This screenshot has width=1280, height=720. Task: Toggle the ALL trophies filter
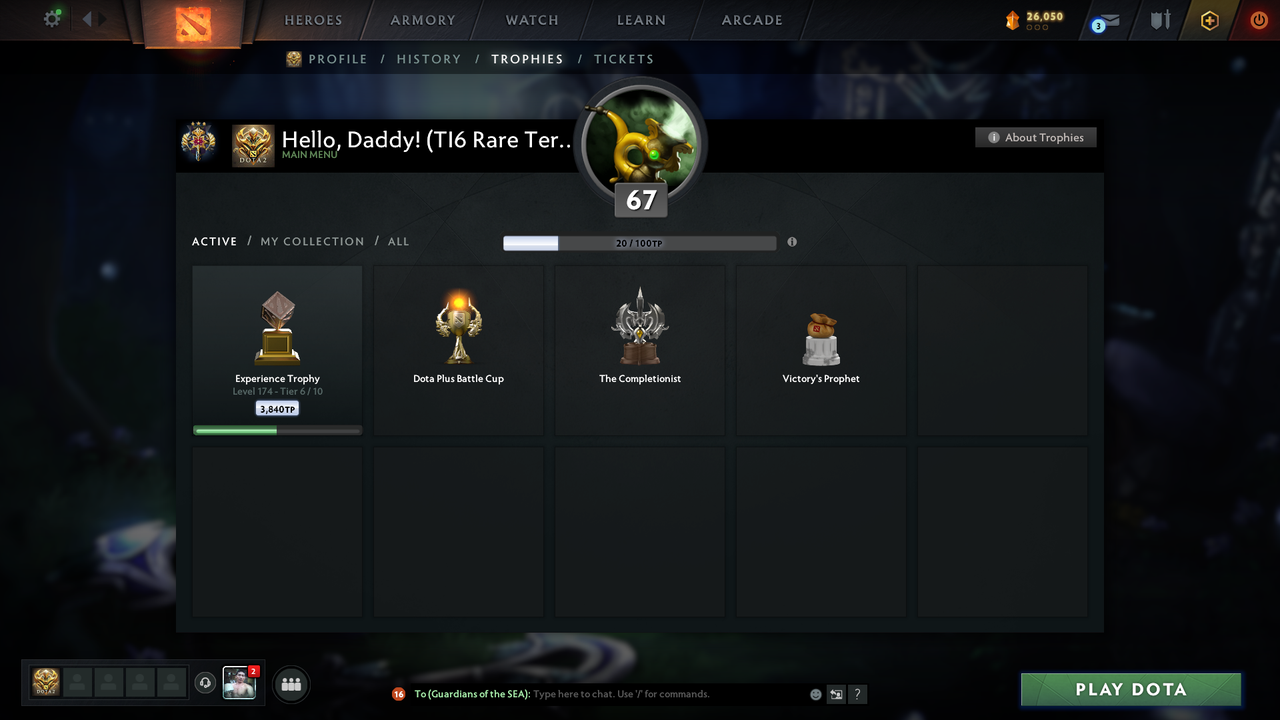(x=398, y=241)
